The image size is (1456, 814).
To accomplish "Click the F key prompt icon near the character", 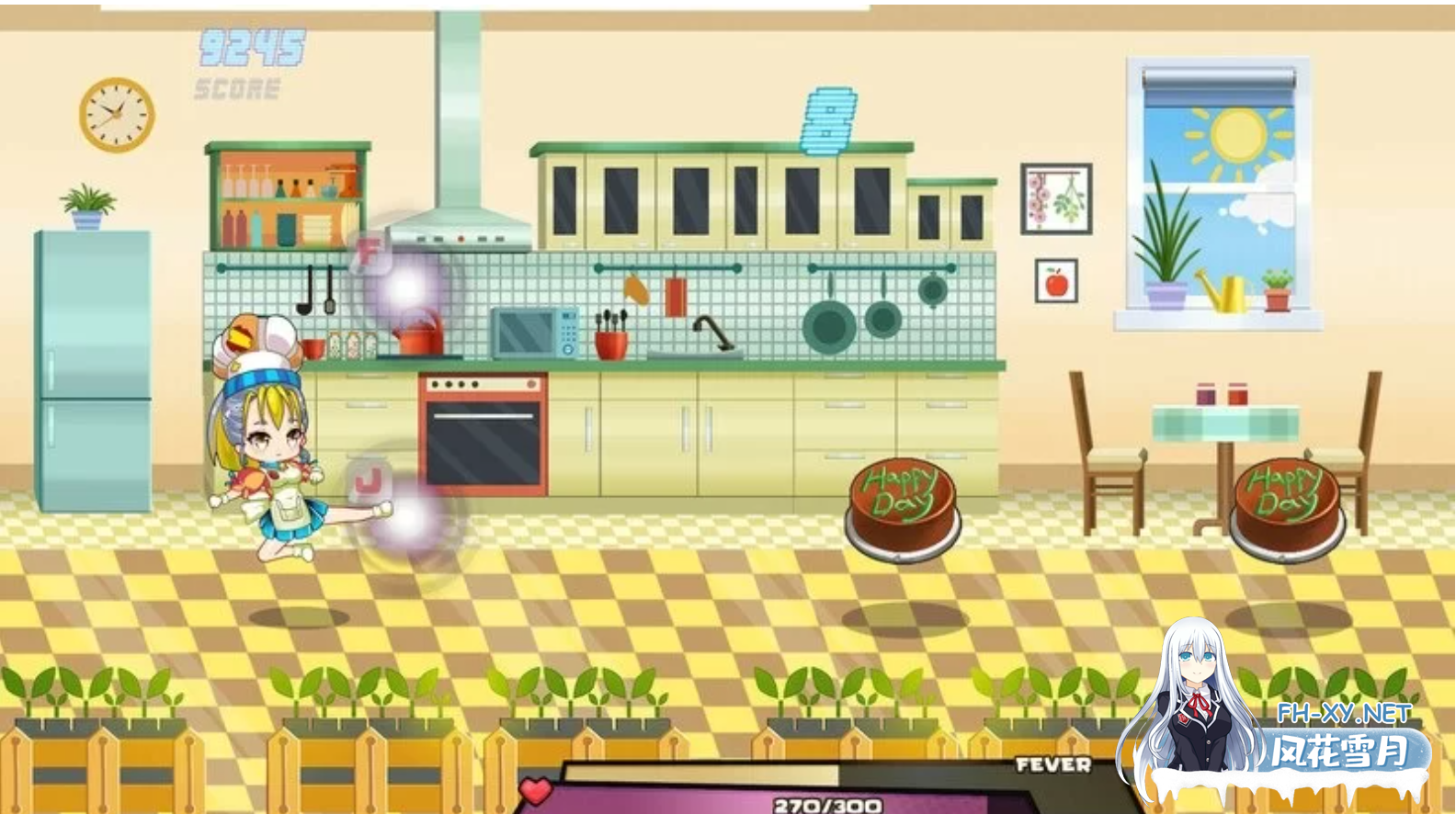I will (x=371, y=250).
